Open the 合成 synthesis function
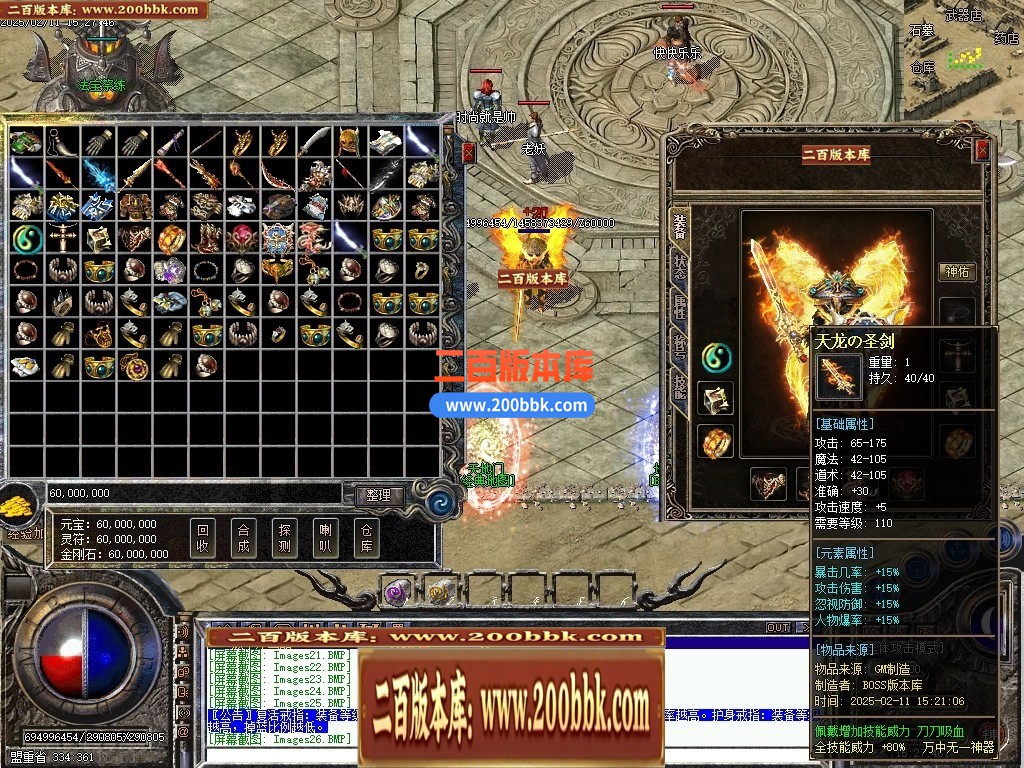 [243, 539]
